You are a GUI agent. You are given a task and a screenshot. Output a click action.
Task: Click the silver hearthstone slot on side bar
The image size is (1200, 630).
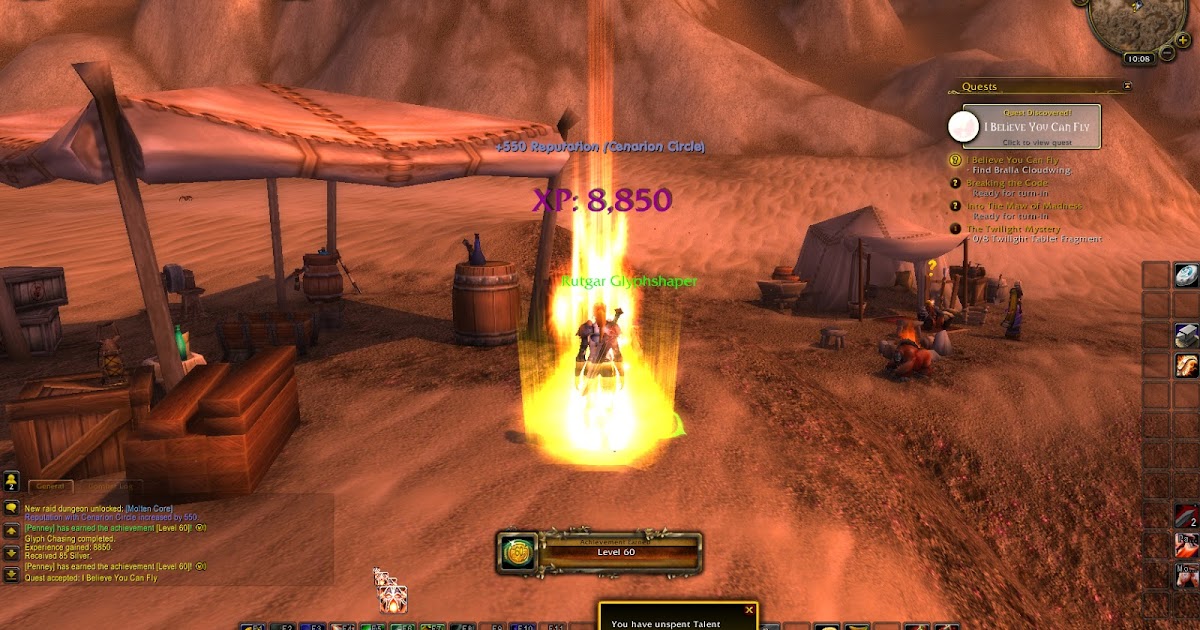pyautogui.click(x=1186, y=275)
